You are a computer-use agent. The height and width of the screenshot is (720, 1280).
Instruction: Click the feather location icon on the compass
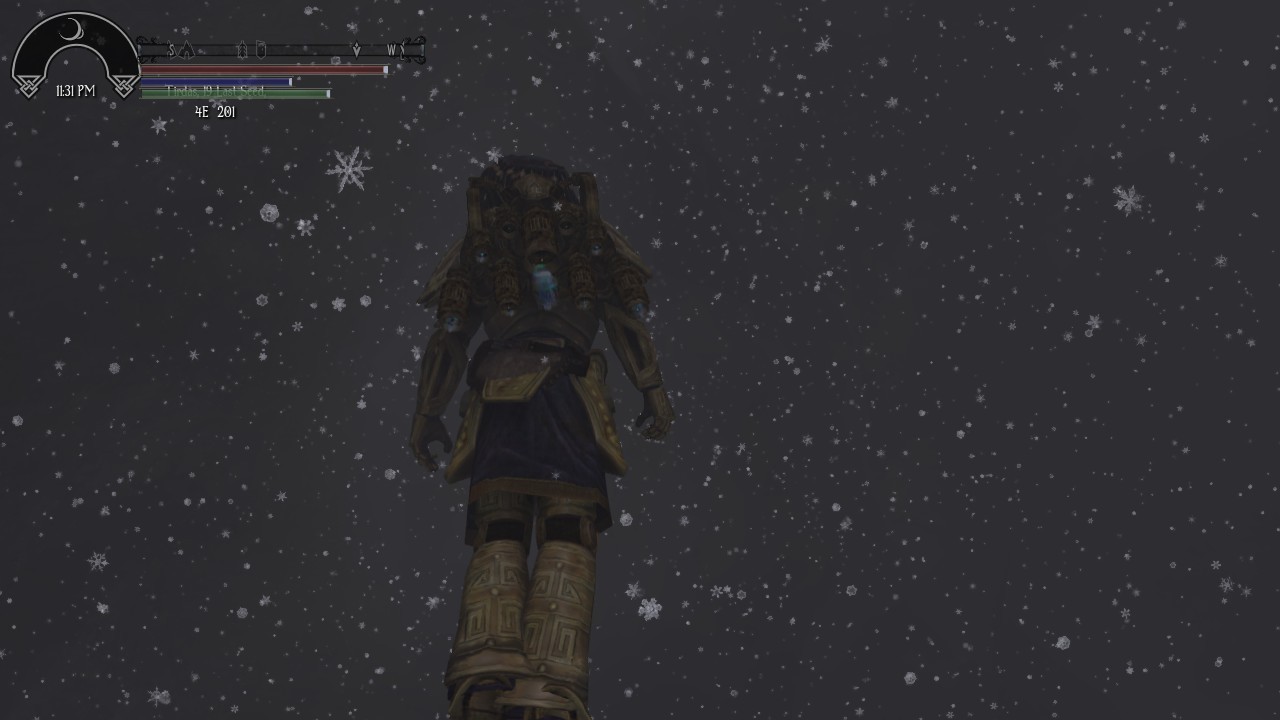tap(242, 48)
